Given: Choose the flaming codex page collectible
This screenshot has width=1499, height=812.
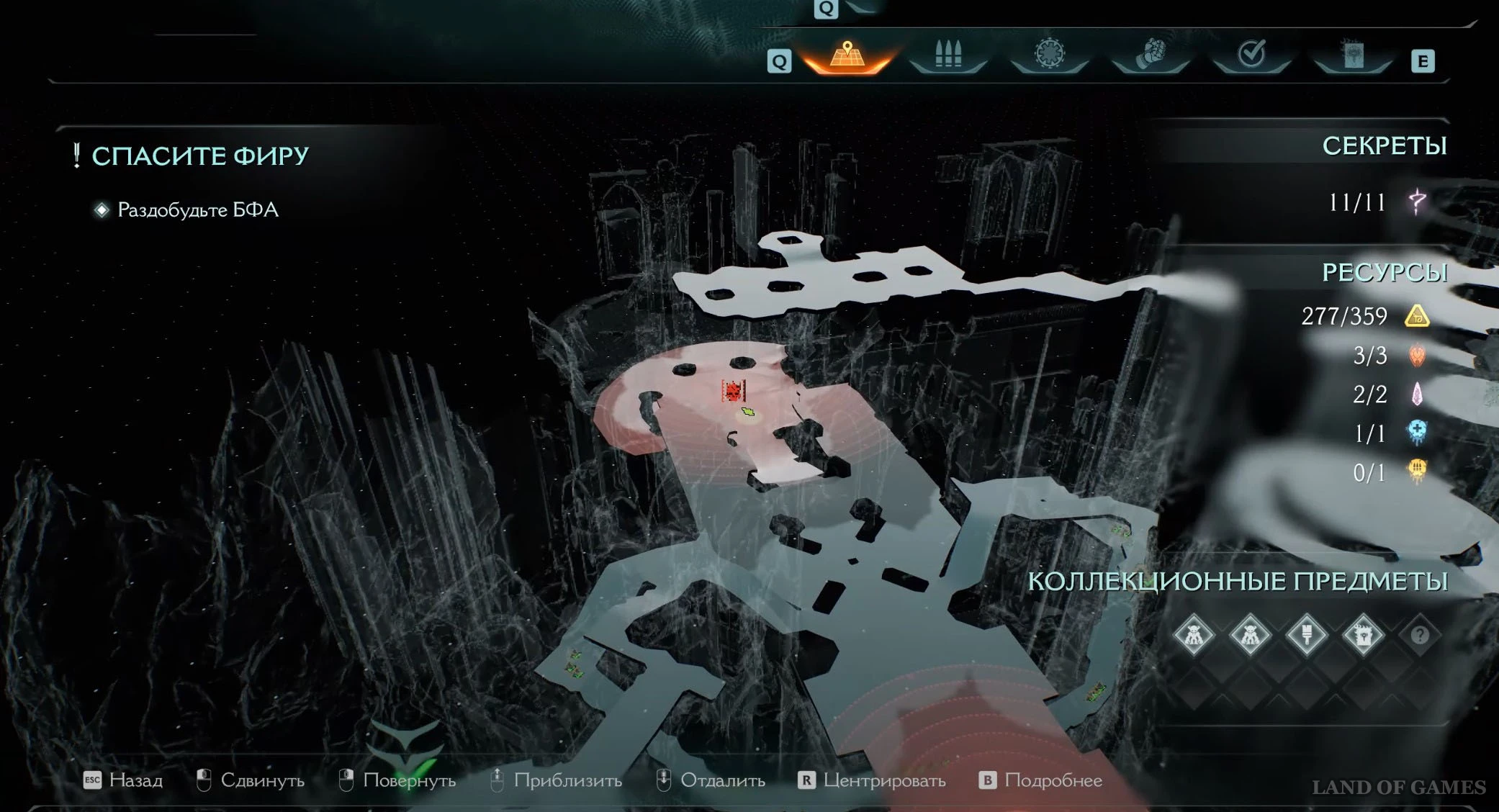Looking at the screenshot, I should pos(1363,636).
